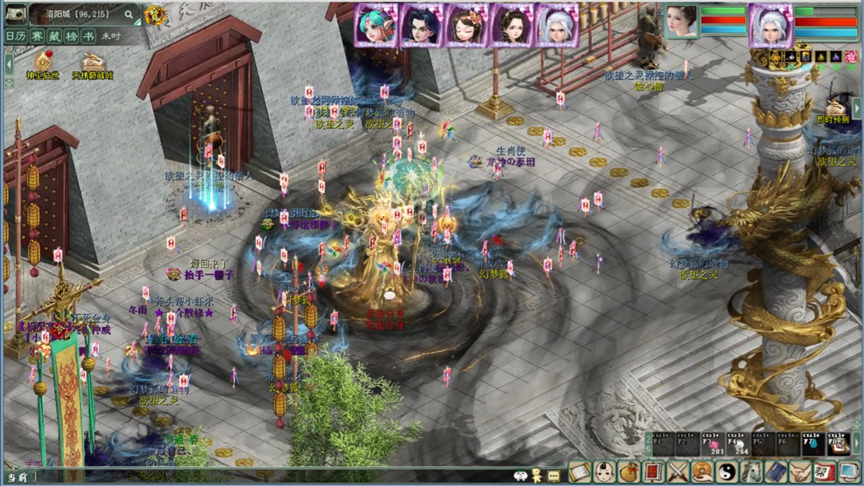
Task: Use the F3 pink item hotbar slot
Action: [x=714, y=446]
